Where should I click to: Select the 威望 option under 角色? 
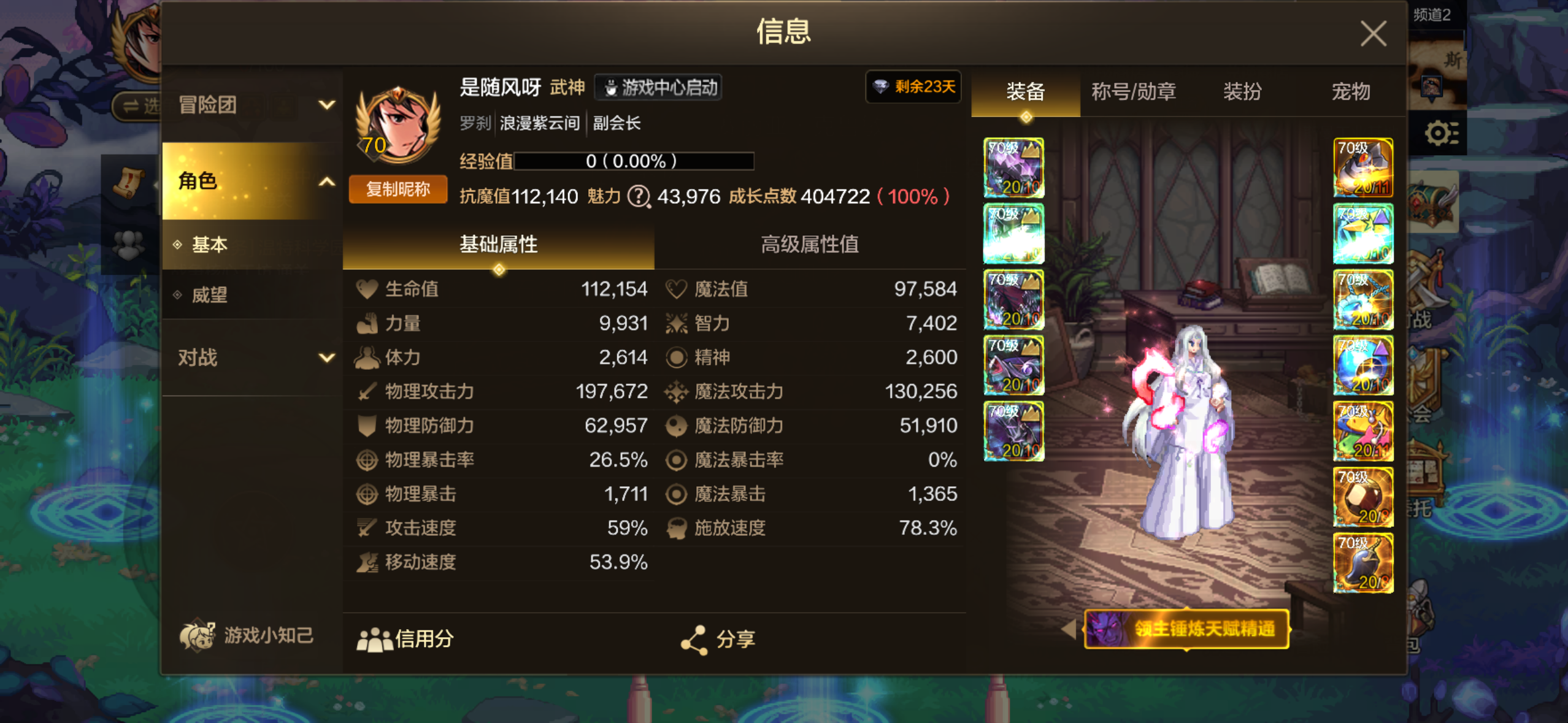point(210,295)
